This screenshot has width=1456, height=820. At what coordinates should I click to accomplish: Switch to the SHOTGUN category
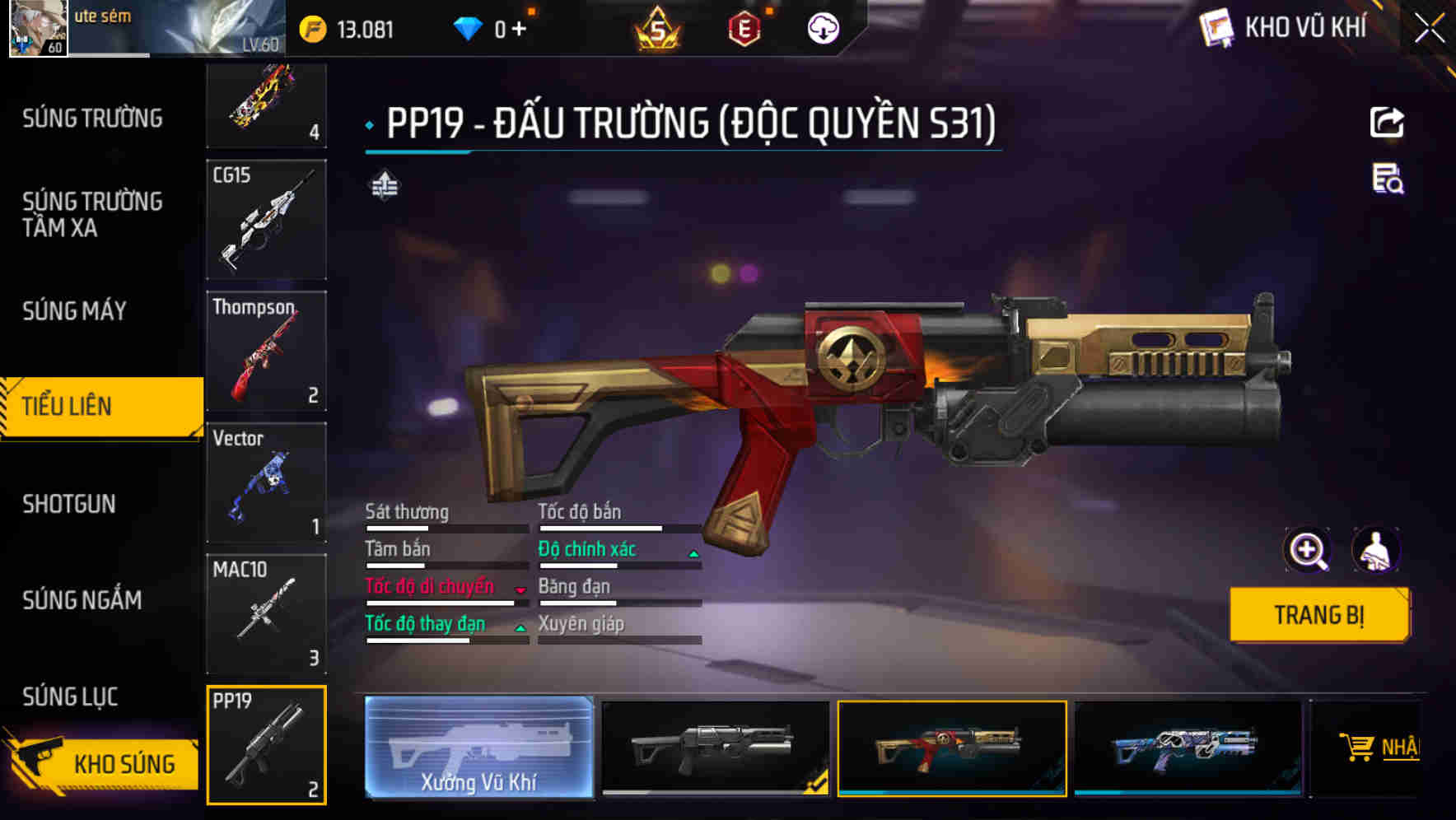click(70, 503)
